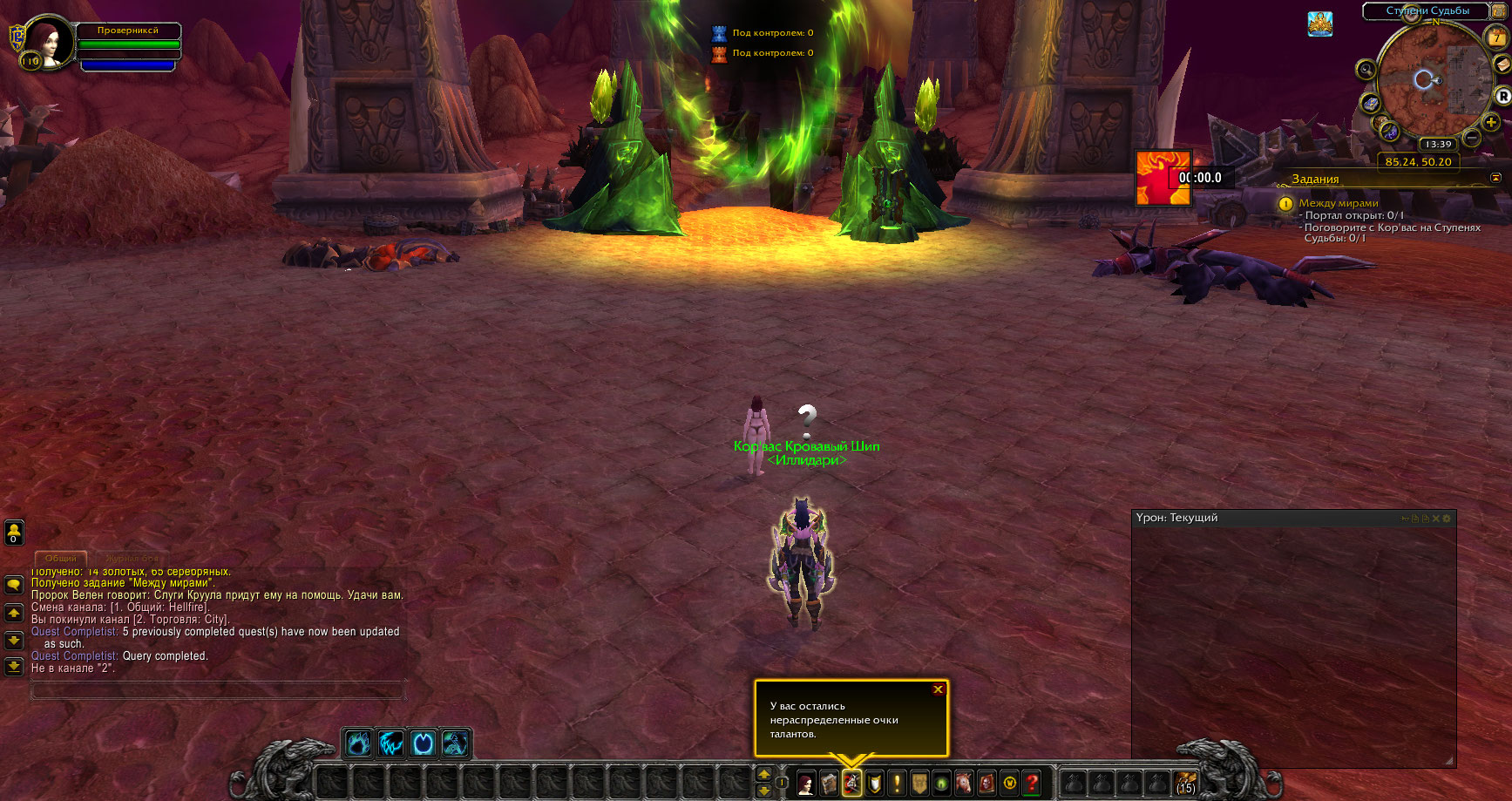
Task: Open the character info portrait button
Action: tap(806, 783)
